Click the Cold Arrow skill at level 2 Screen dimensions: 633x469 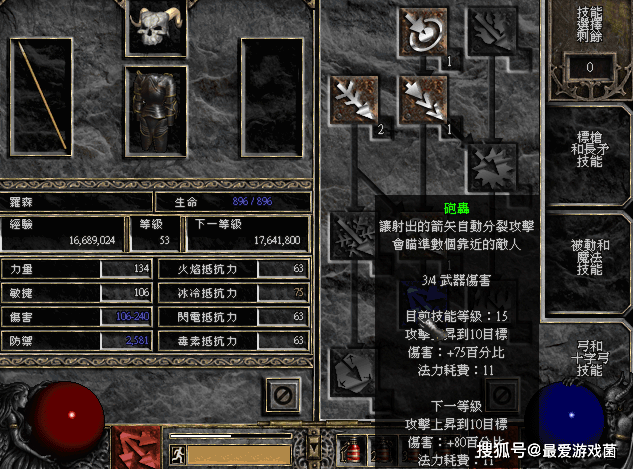tap(356, 98)
